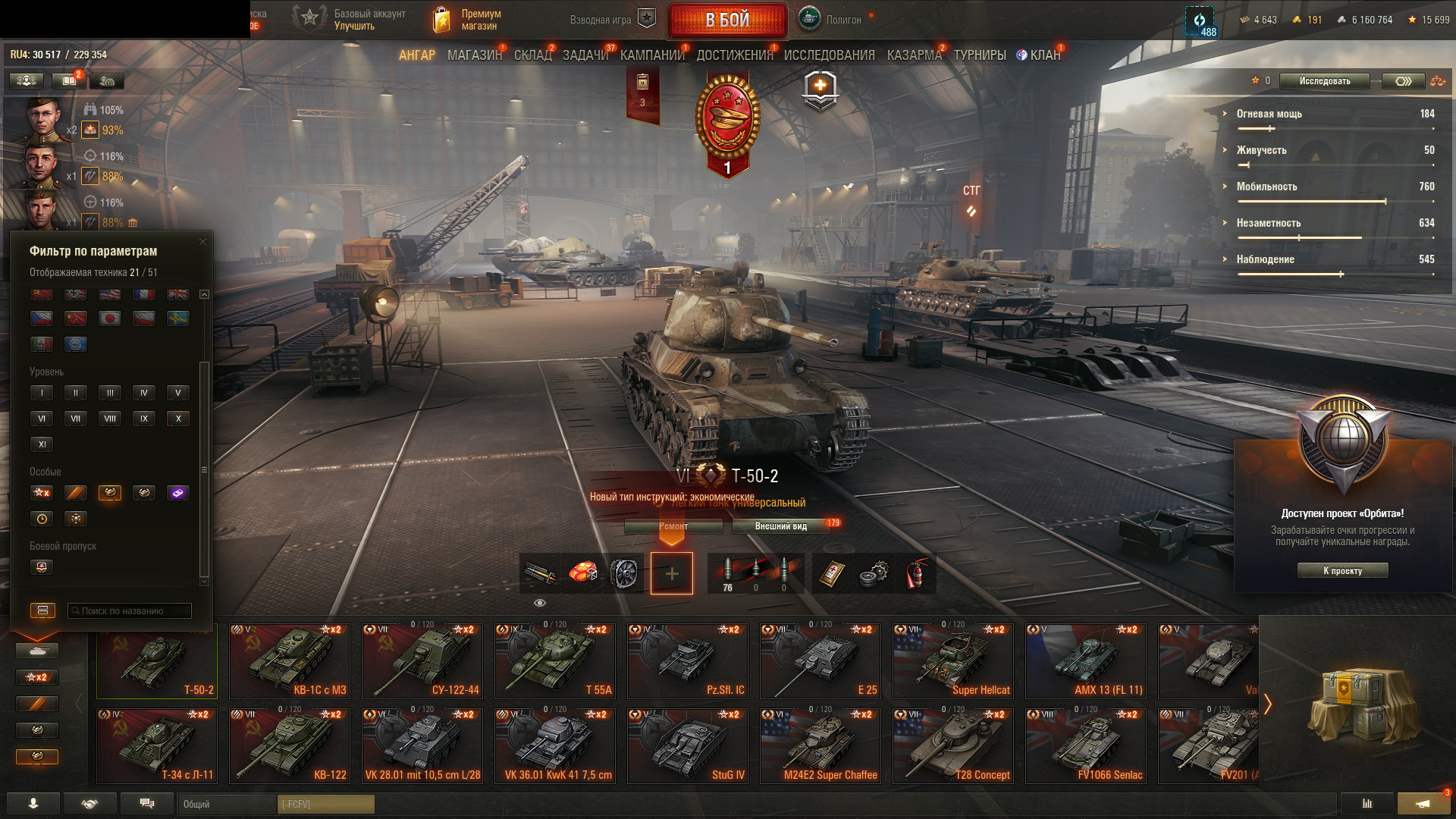
Task: Select the fire extinguisher consumable slot
Action: pos(915,573)
